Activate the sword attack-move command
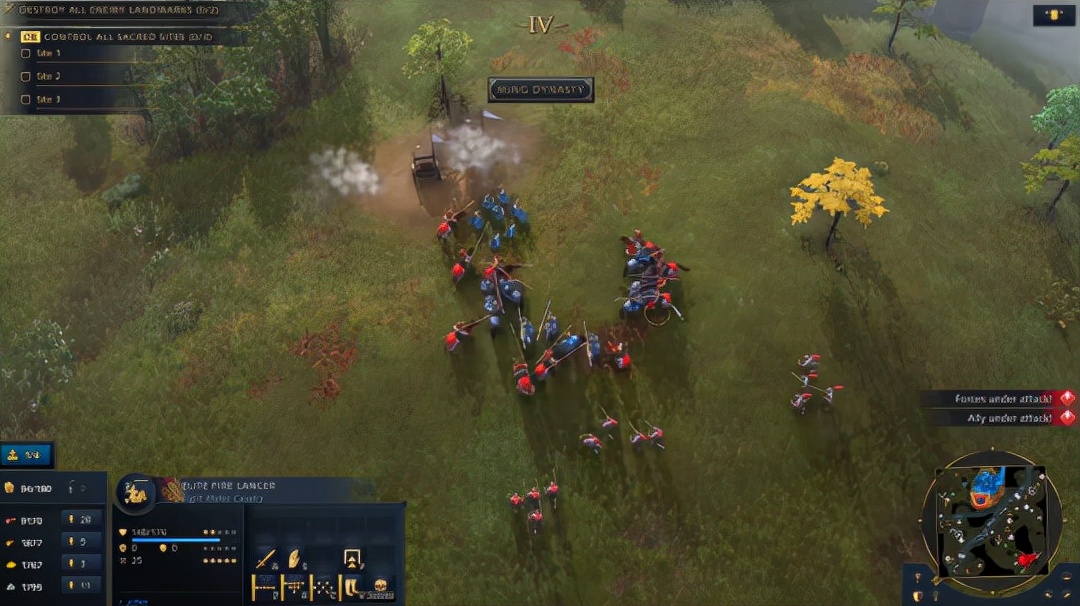The width and height of the screenshot is (1080, 606). pyautogui.click(x=265, y=559)
